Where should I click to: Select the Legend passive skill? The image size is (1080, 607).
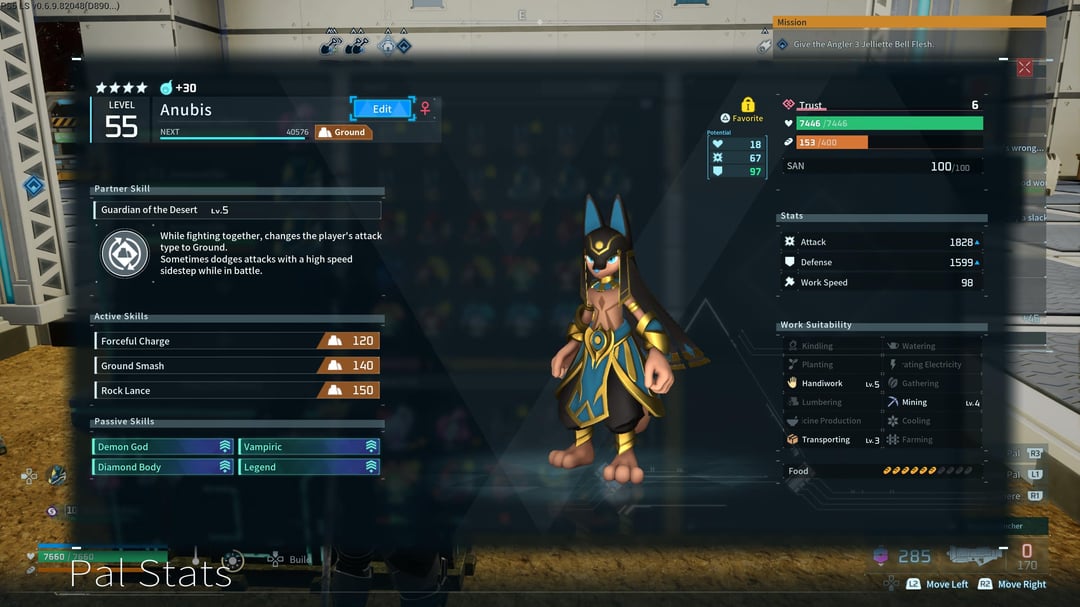click(309, 467)
